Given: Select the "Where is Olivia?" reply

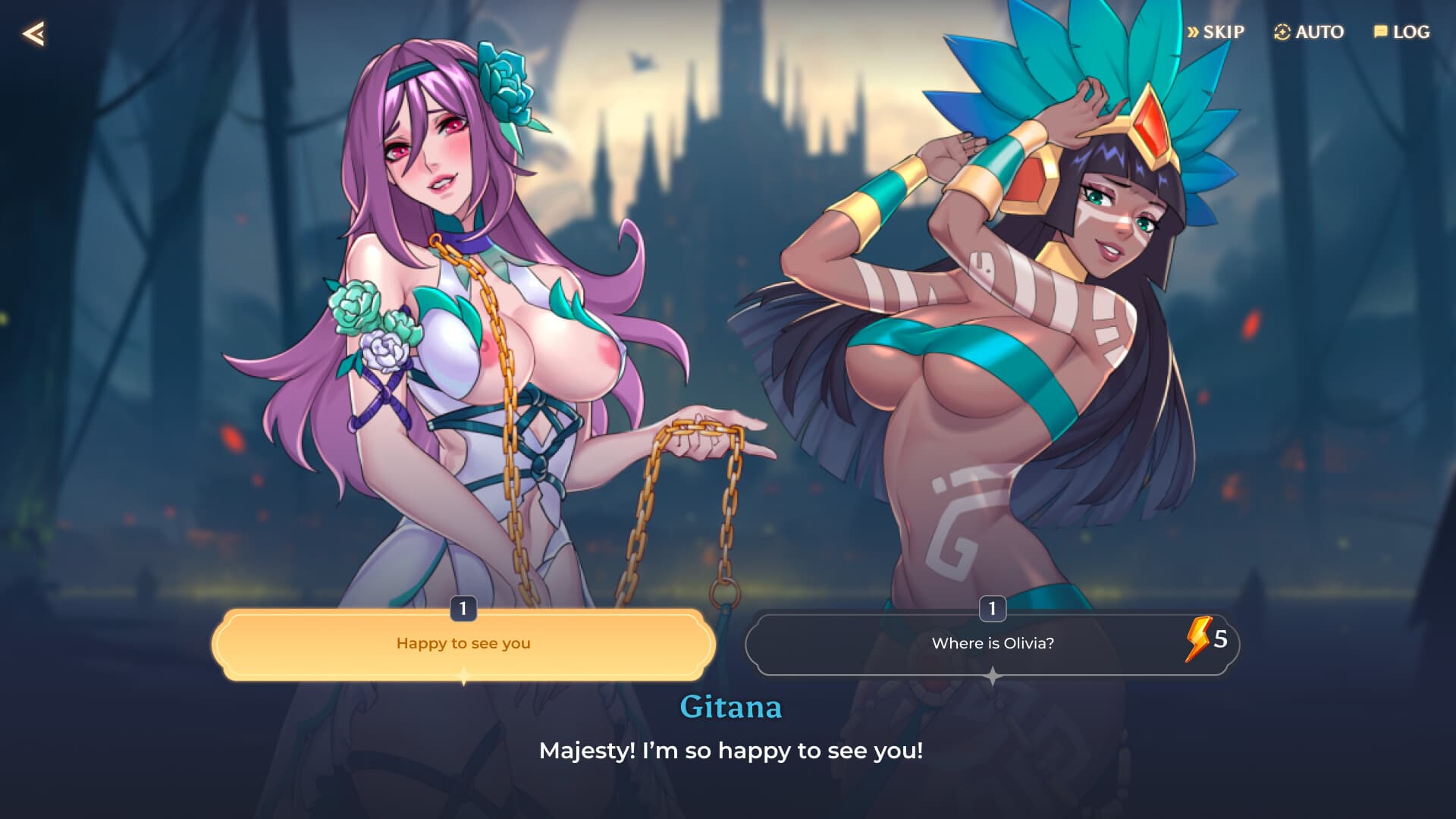Looking at the screenshot, I should coord(992,644).
